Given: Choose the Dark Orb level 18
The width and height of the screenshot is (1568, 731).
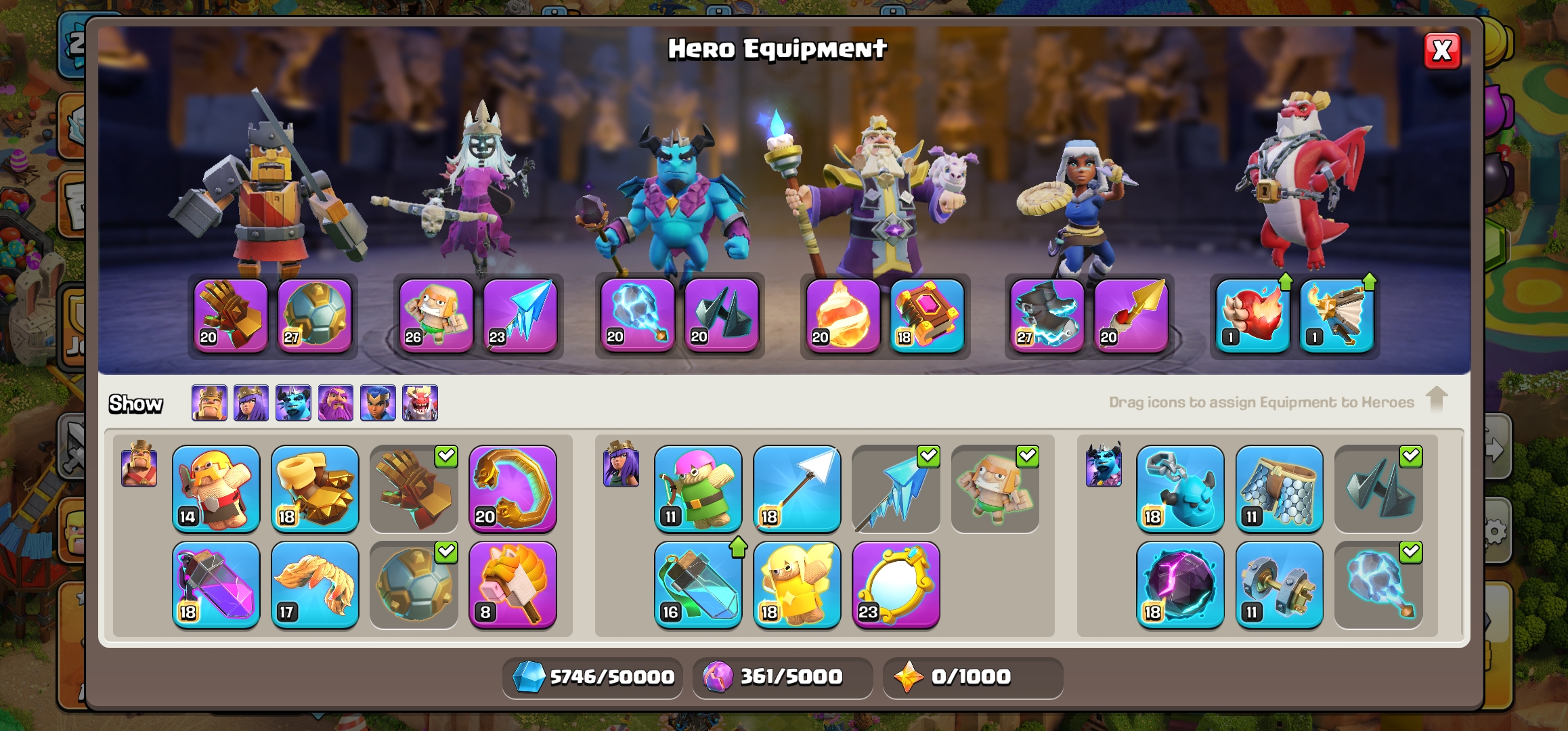Looking at the screenshot, I should (1180, 585).
